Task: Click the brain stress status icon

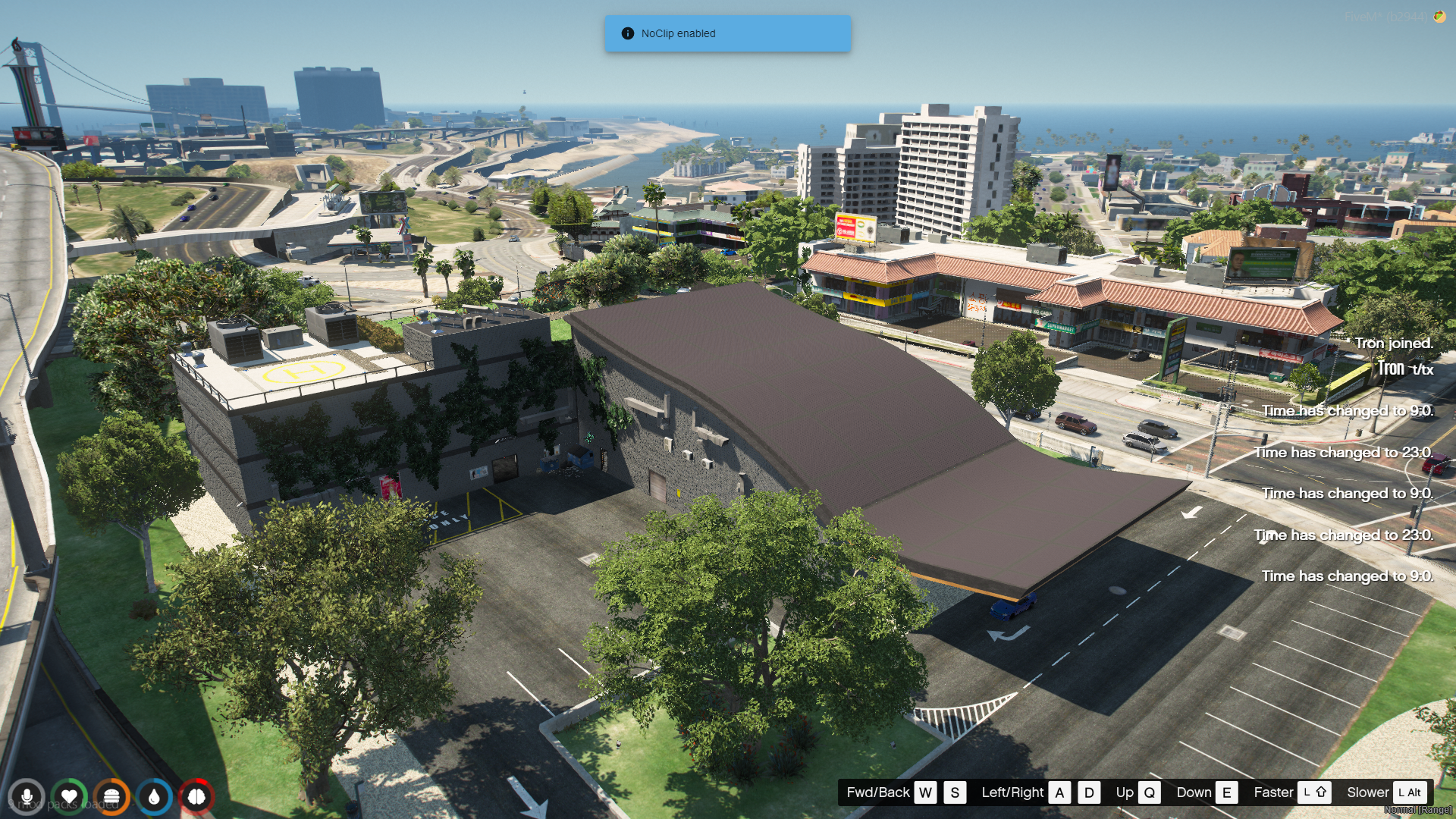Action: (x=196, y=797)
